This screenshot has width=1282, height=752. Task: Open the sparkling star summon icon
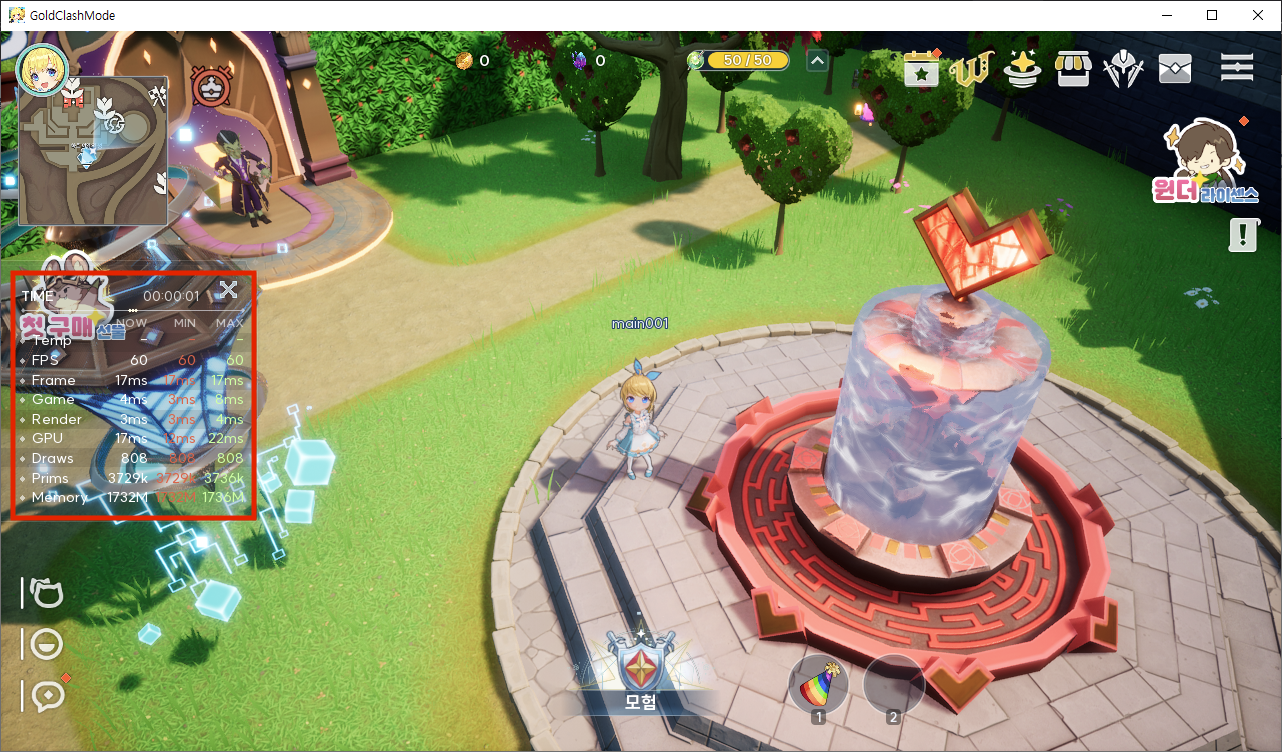1021,69
